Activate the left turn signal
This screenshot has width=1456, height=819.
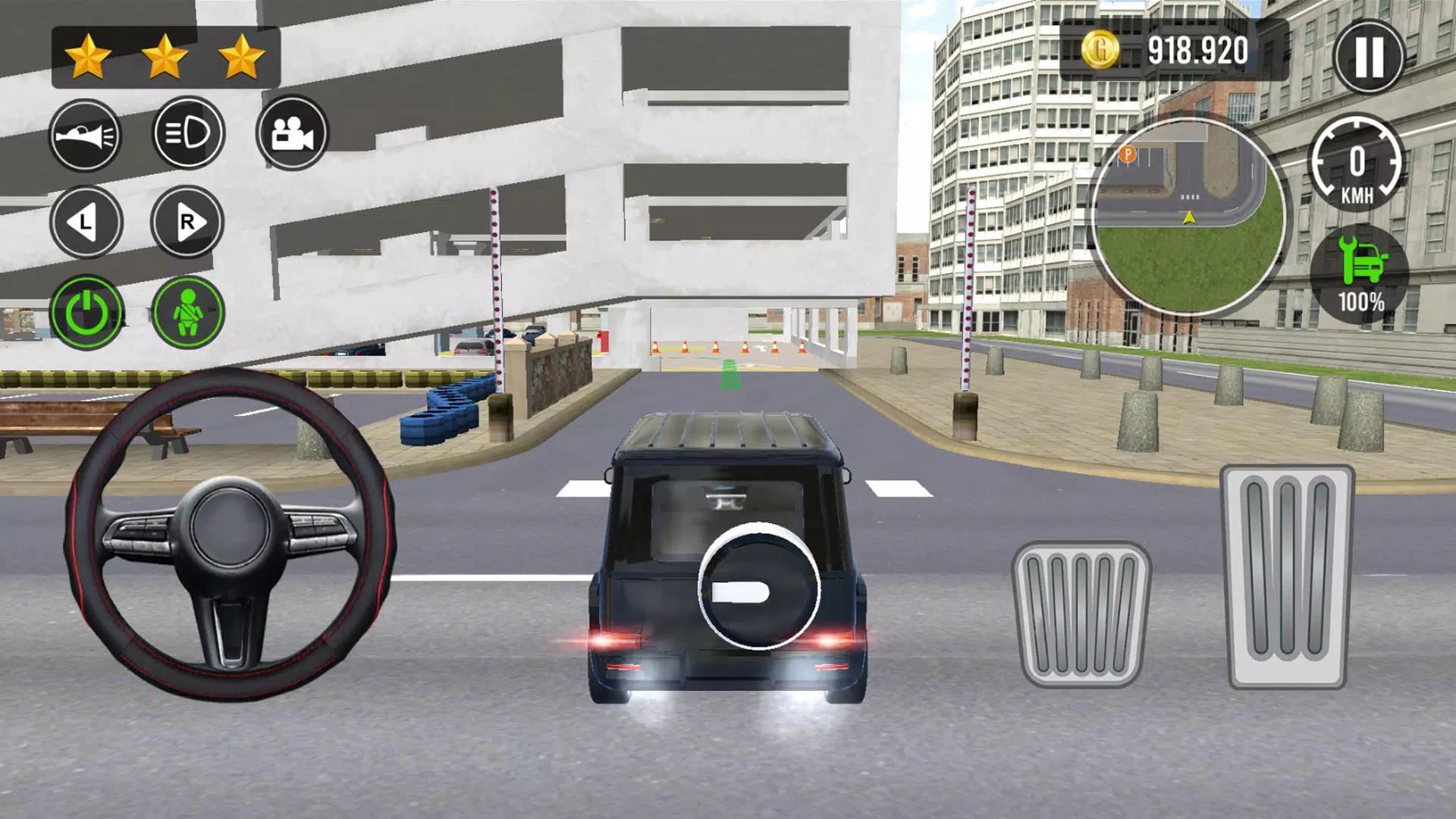click(x=86, y=222)
